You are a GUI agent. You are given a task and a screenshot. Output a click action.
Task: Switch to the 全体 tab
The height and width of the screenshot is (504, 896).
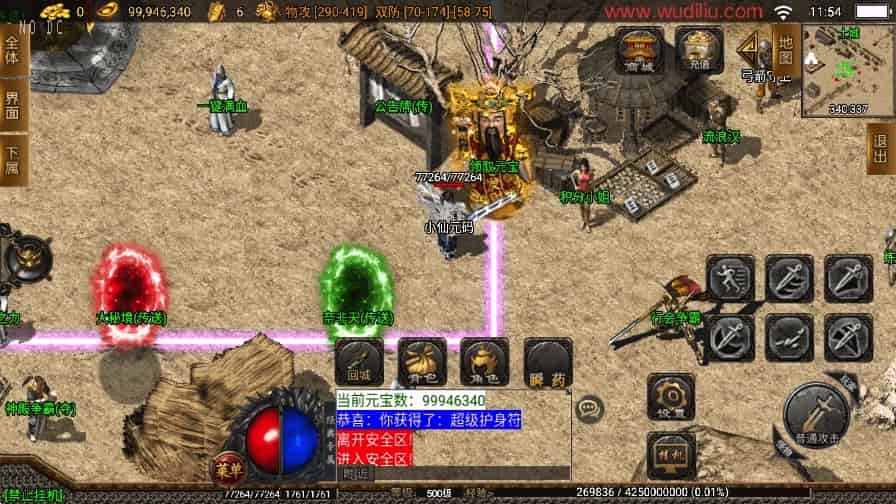coord(12,48)
